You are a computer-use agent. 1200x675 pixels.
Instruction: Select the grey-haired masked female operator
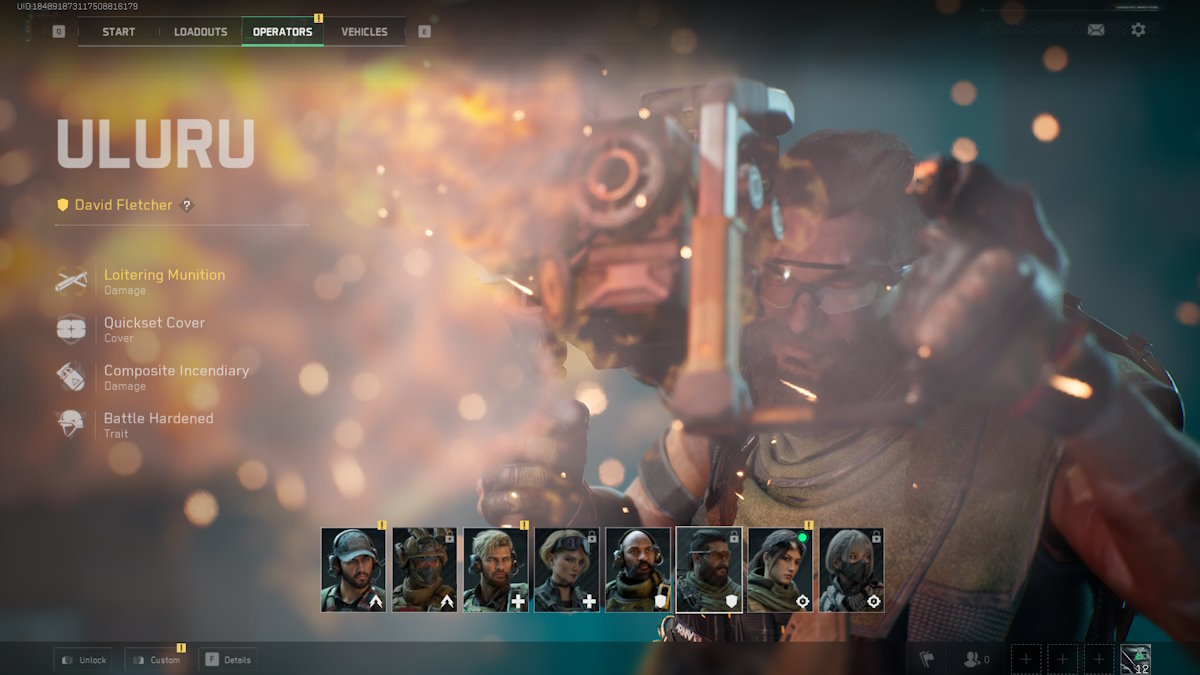coord(851,570)
